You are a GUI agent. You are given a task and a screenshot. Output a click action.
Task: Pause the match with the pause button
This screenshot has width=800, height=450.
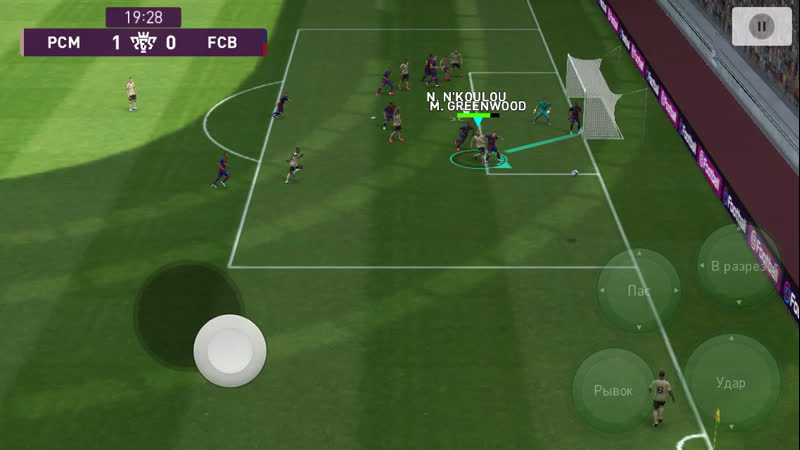tap(761, 26)
